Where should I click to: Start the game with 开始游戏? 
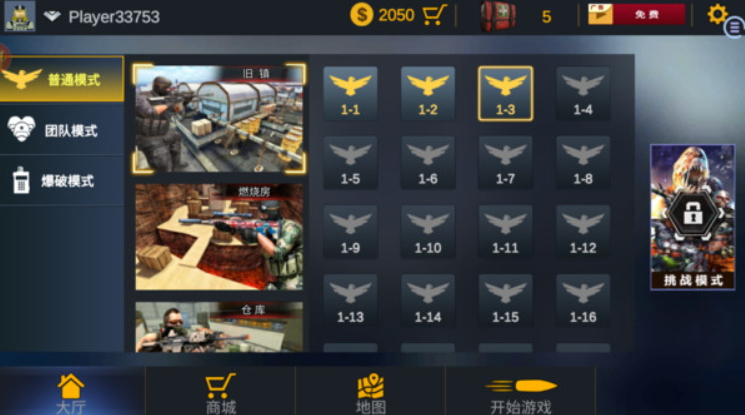520,392
